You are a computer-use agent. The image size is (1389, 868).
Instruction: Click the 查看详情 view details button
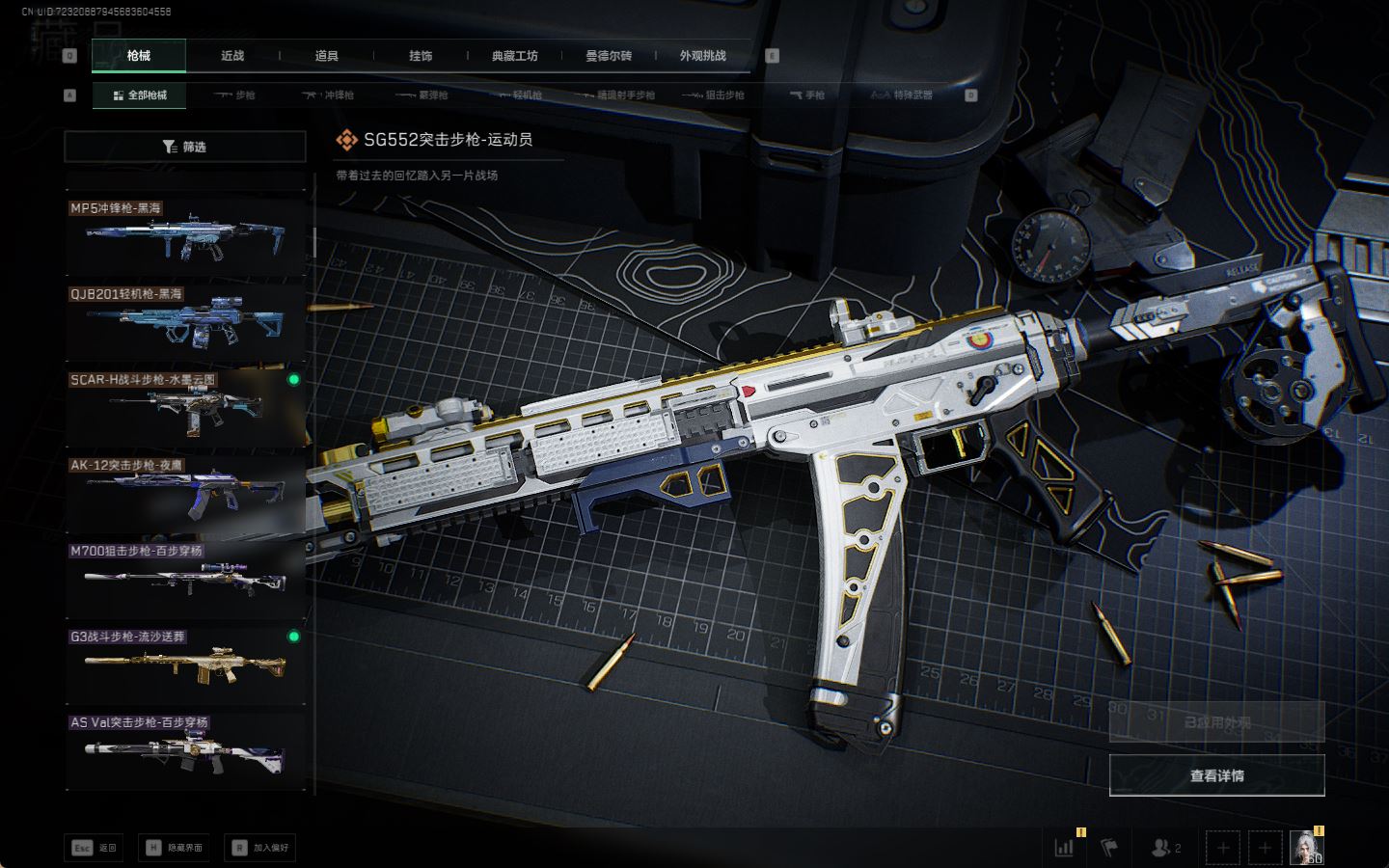tap(1216, 775)
